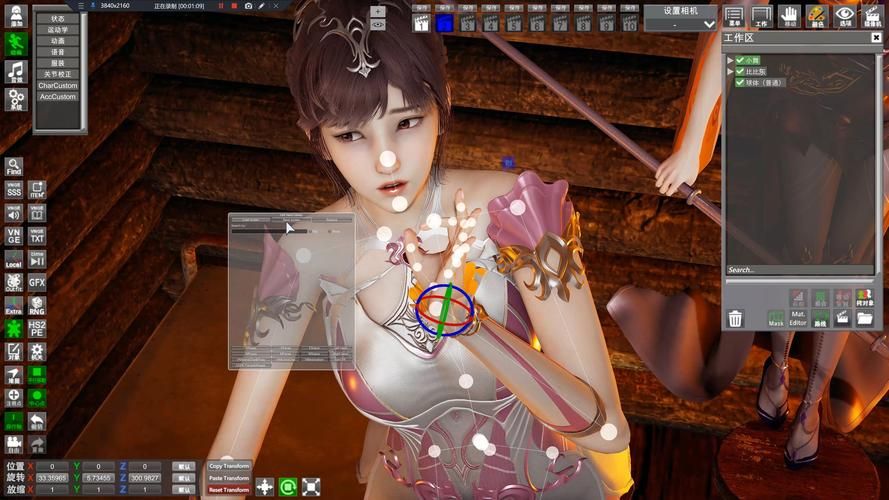Click the red Reset Transform button
This screenshot has height=500, width=889.
[x=229, y=490]
